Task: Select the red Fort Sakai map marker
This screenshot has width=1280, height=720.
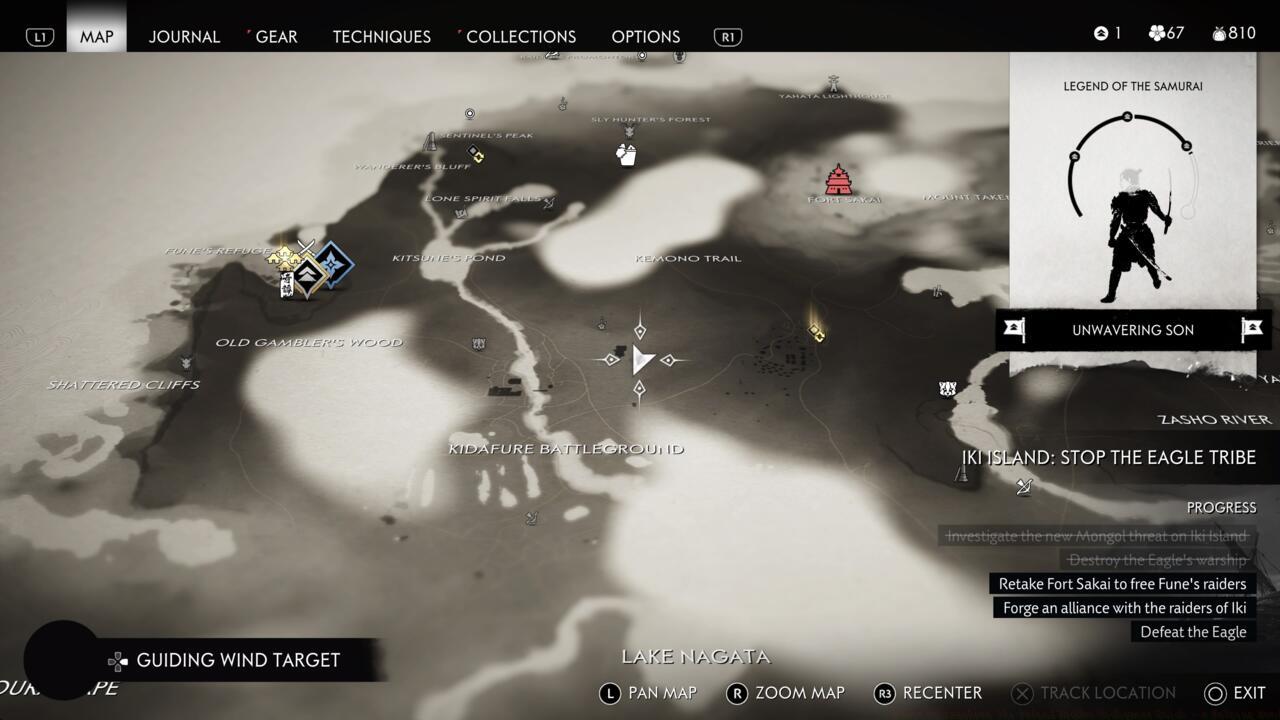Action: [838, 180]
